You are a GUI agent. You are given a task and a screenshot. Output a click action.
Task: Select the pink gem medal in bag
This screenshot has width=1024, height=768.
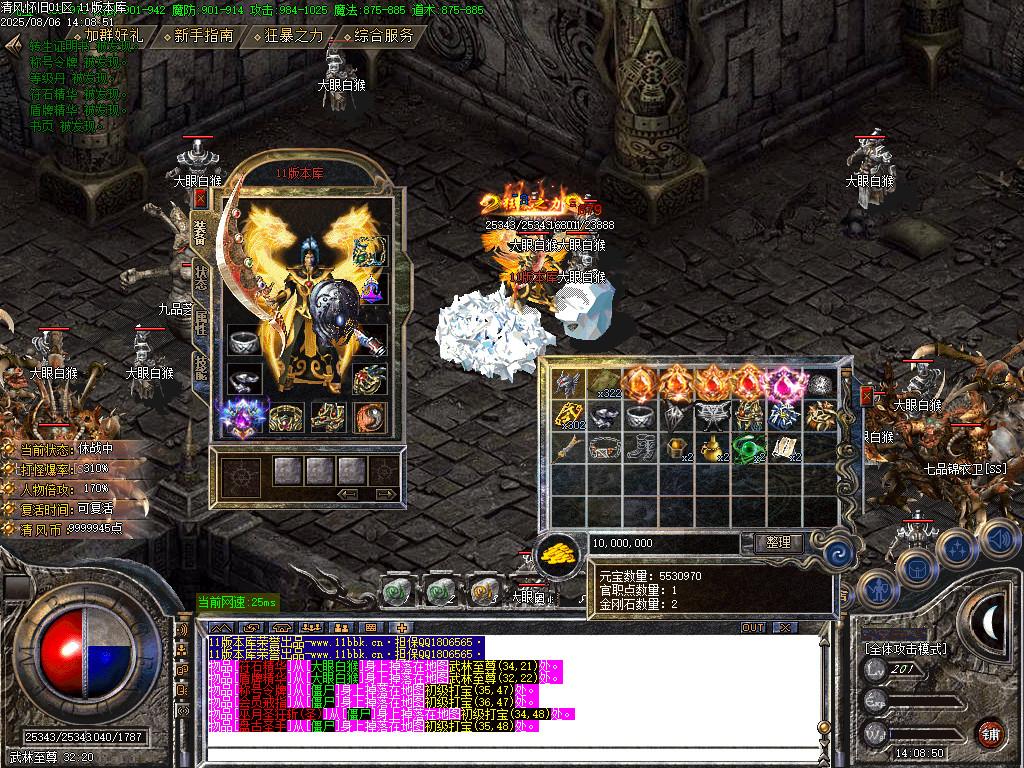pyautogui.click(x=780, y=384)
